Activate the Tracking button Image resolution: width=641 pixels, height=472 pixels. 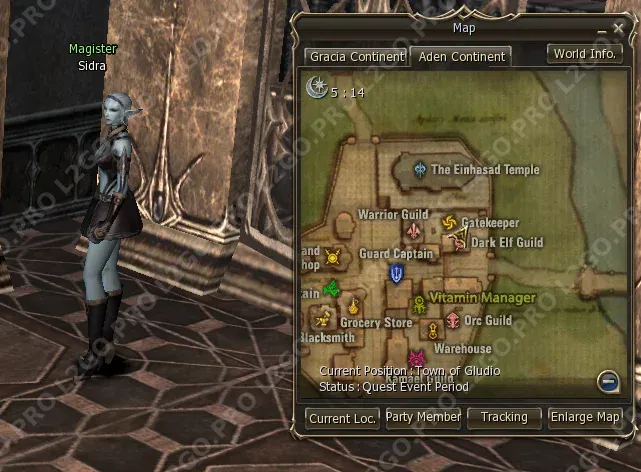click(x=504, y=417)
